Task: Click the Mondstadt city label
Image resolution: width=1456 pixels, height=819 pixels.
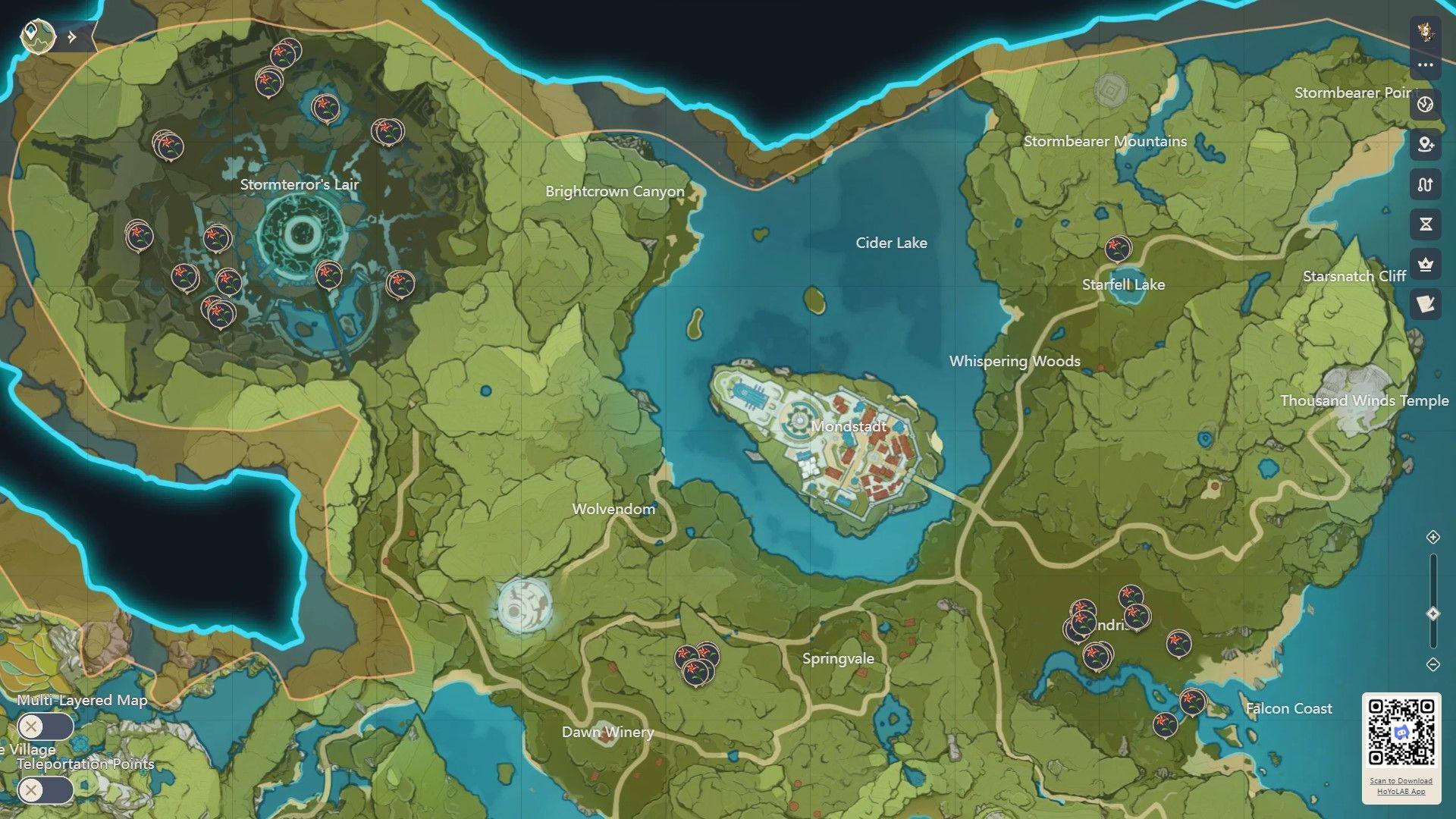Action: pos(849,426)
